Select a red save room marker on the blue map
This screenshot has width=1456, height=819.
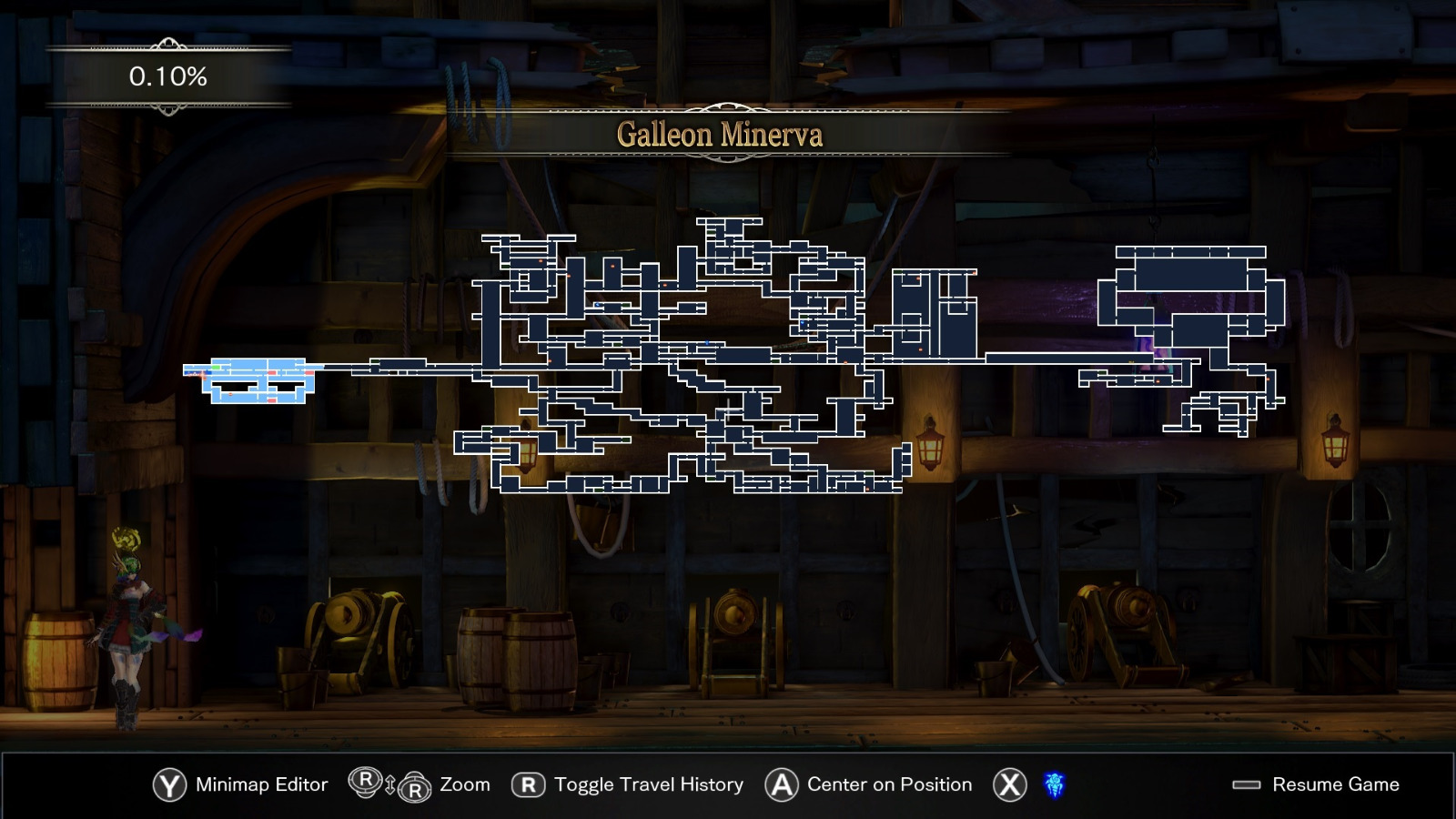(272, 372)
